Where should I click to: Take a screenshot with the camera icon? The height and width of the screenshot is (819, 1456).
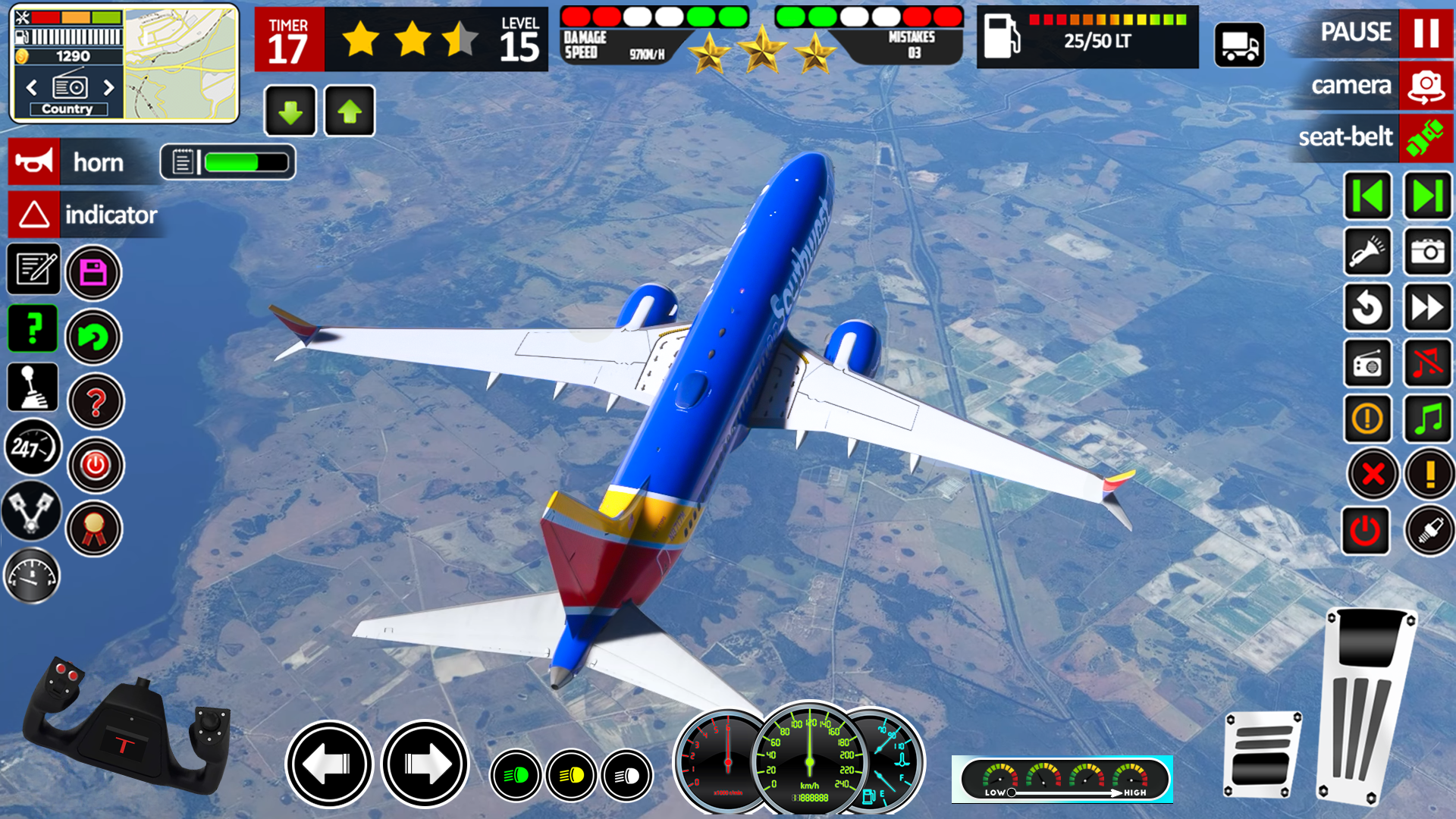tap(1428, 251)
